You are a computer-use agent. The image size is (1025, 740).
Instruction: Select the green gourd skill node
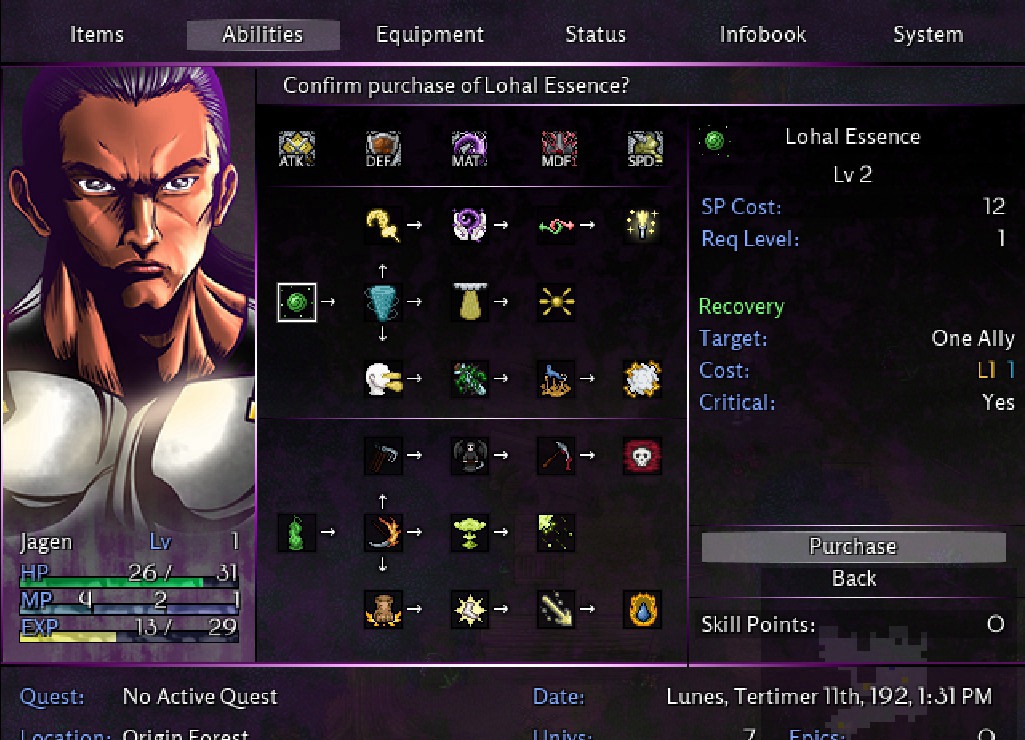297,531
